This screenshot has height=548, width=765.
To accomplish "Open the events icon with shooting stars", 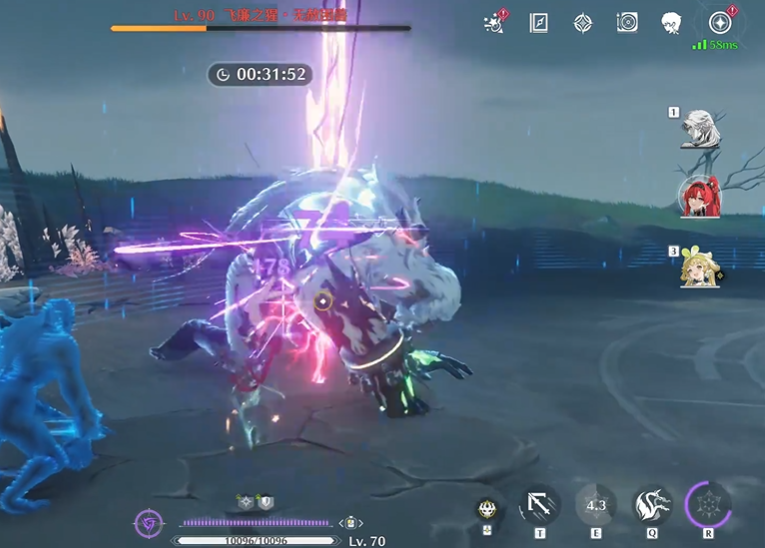I will click(493, 23).
